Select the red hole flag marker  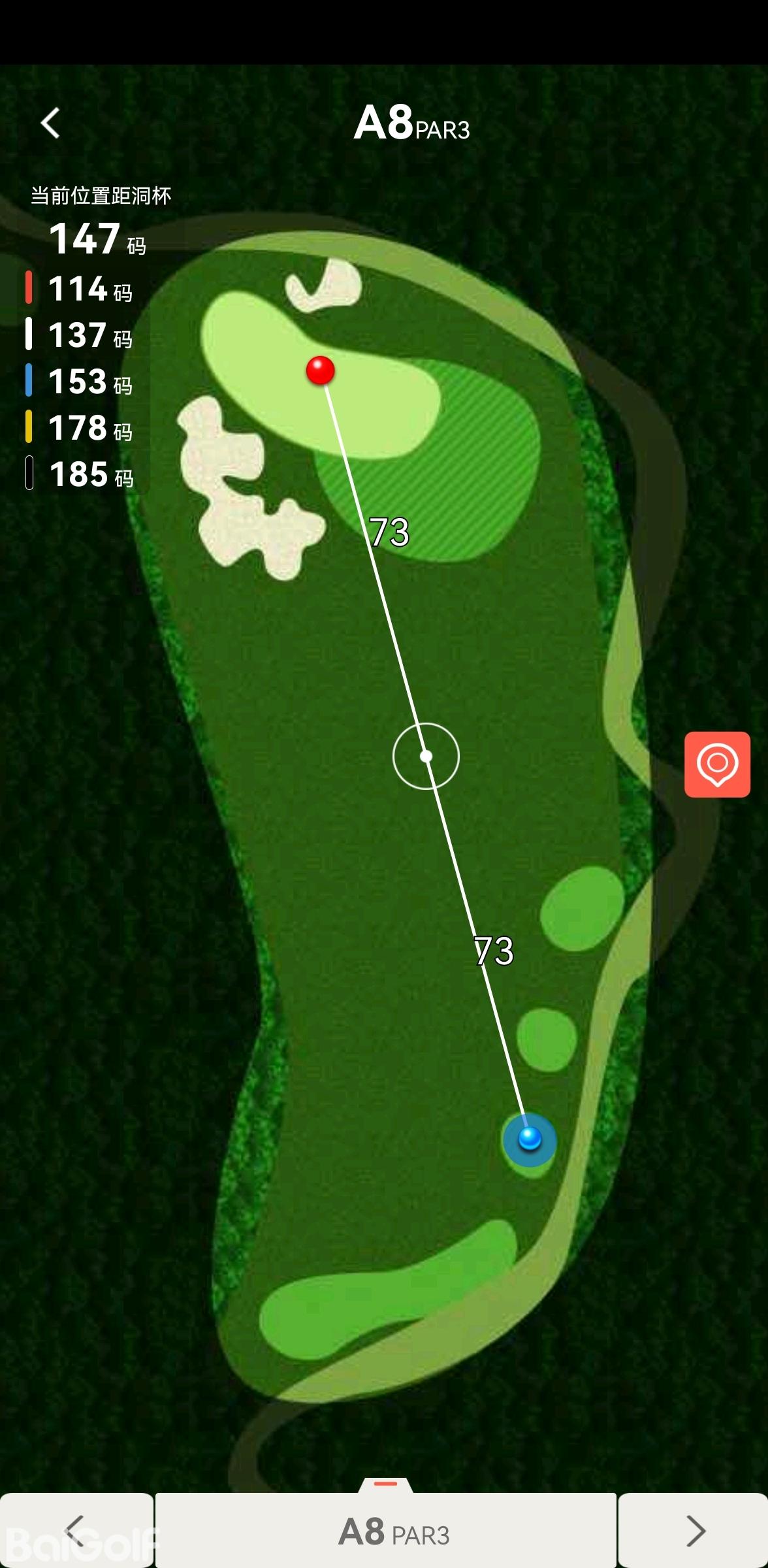321,370
